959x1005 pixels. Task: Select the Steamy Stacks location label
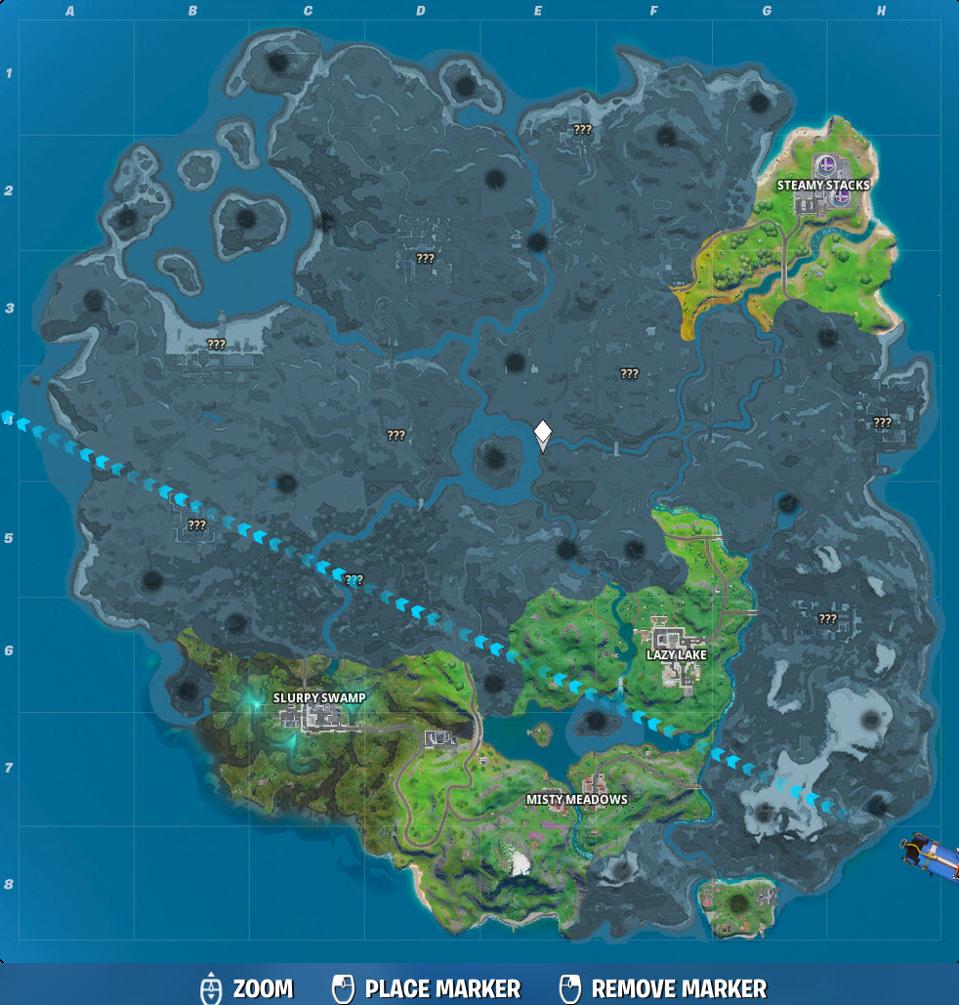click(823, 185)
